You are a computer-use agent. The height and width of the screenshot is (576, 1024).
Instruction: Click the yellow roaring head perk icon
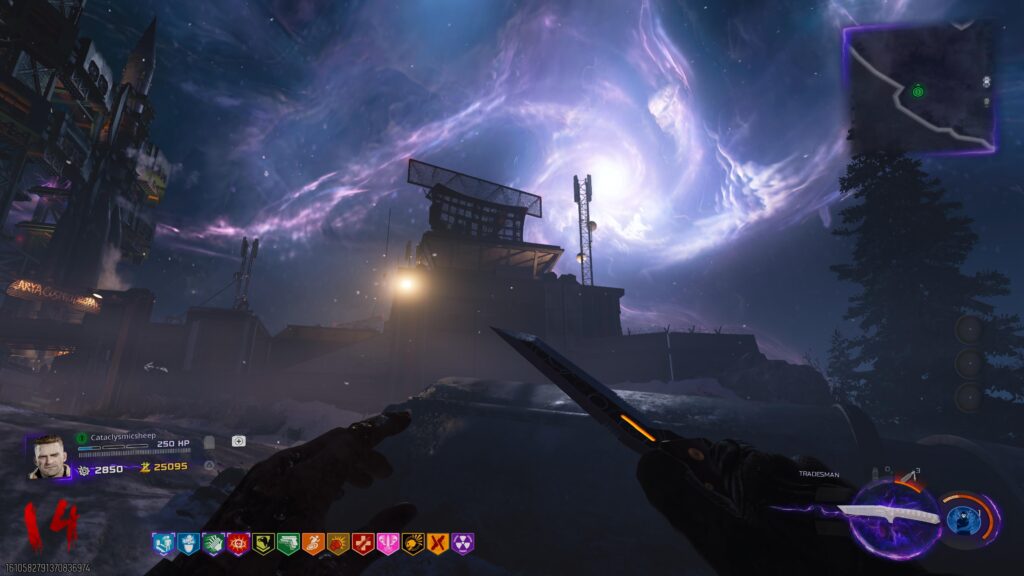coord(412,543)
